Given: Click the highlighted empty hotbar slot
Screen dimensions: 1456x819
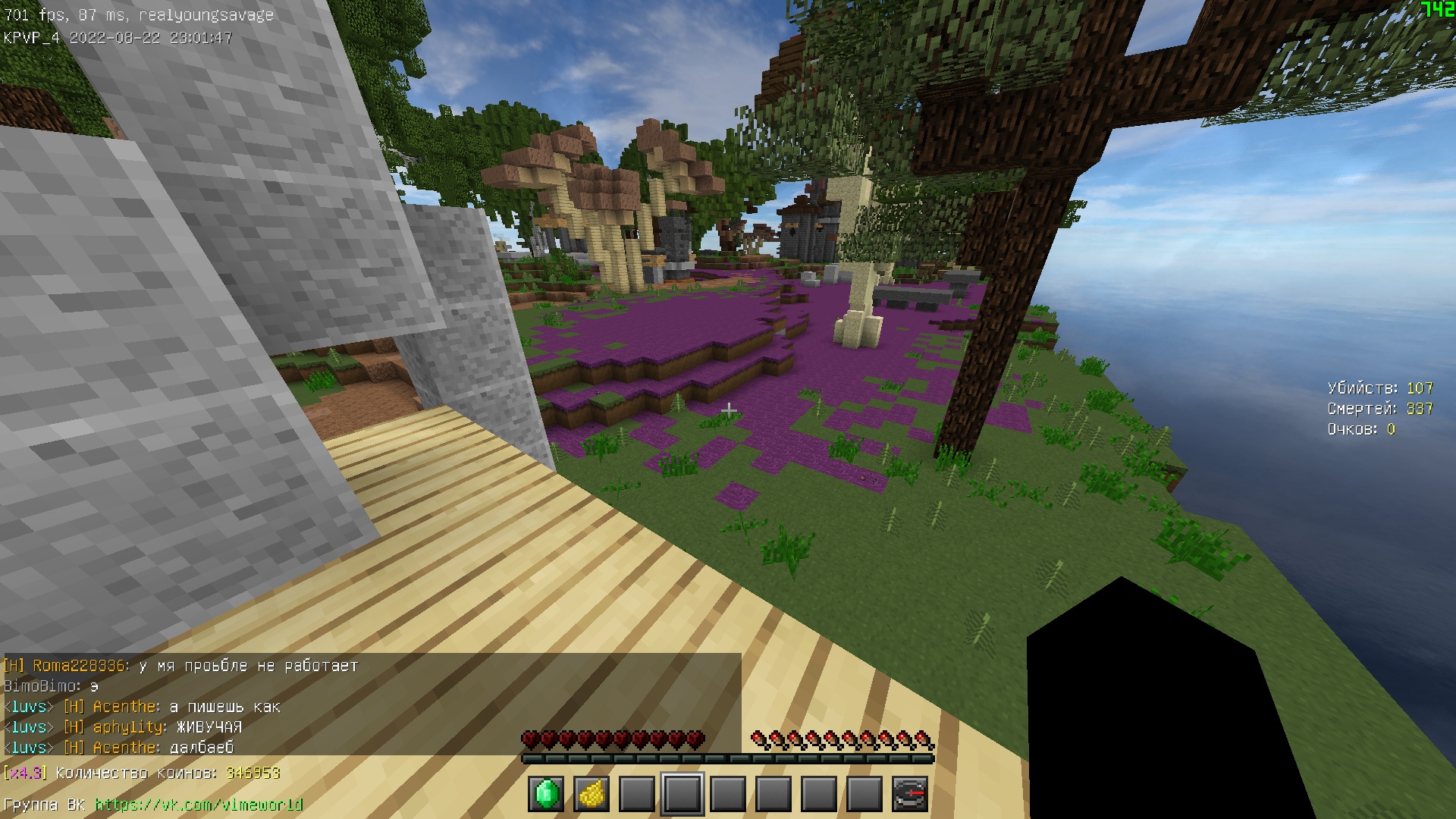Looking at the screenshot, I should click(x=682, y=794).
